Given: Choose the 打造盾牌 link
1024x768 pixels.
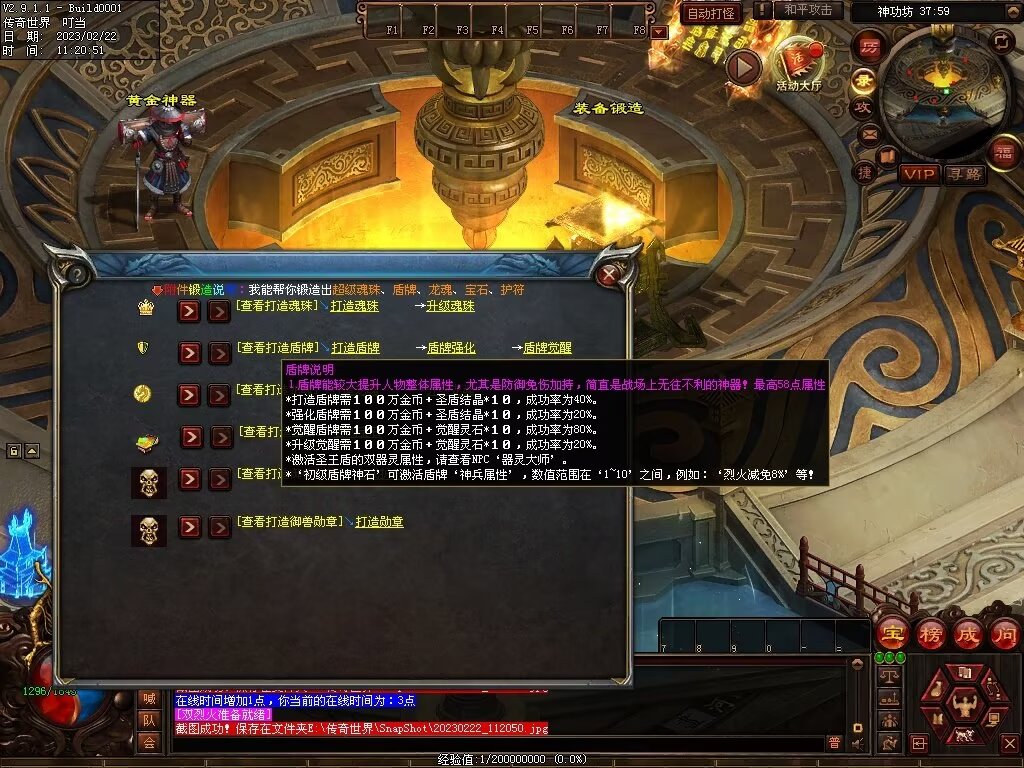Looking at the screenshot, I should coord(355,348).
